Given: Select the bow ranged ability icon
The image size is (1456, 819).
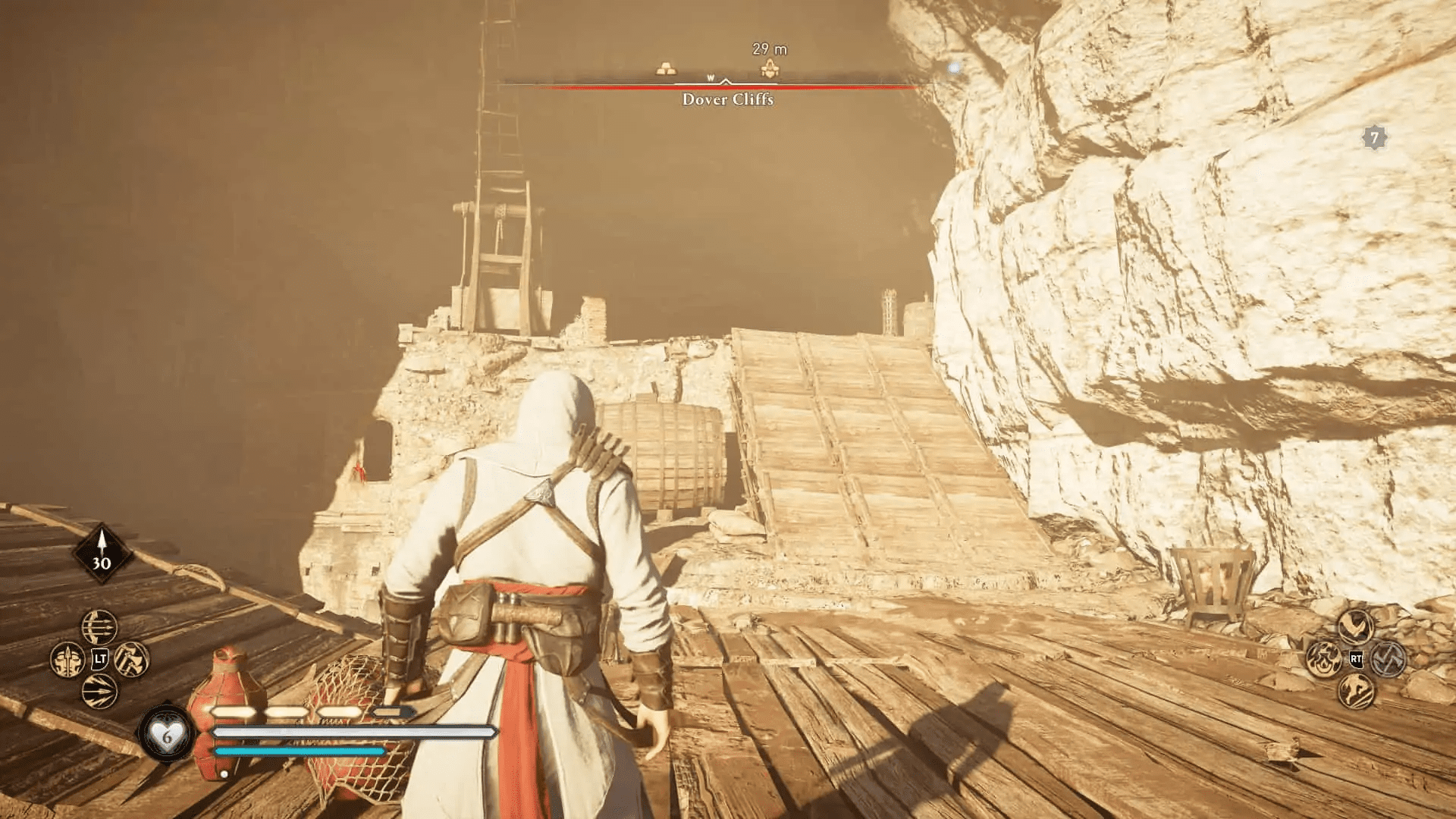Looking at the screenshot, I should tap(99, 627).
